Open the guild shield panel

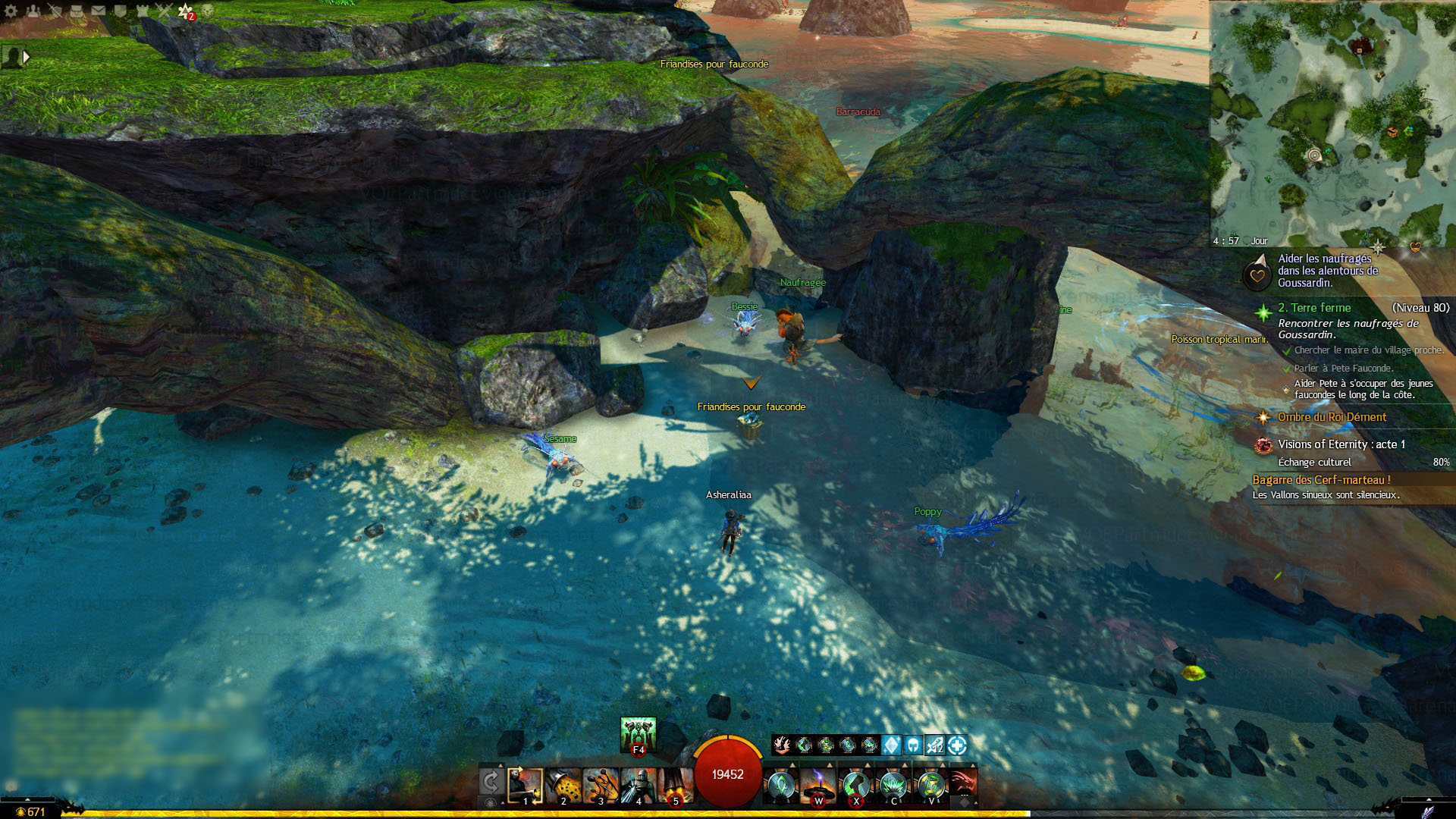[121, 11]
